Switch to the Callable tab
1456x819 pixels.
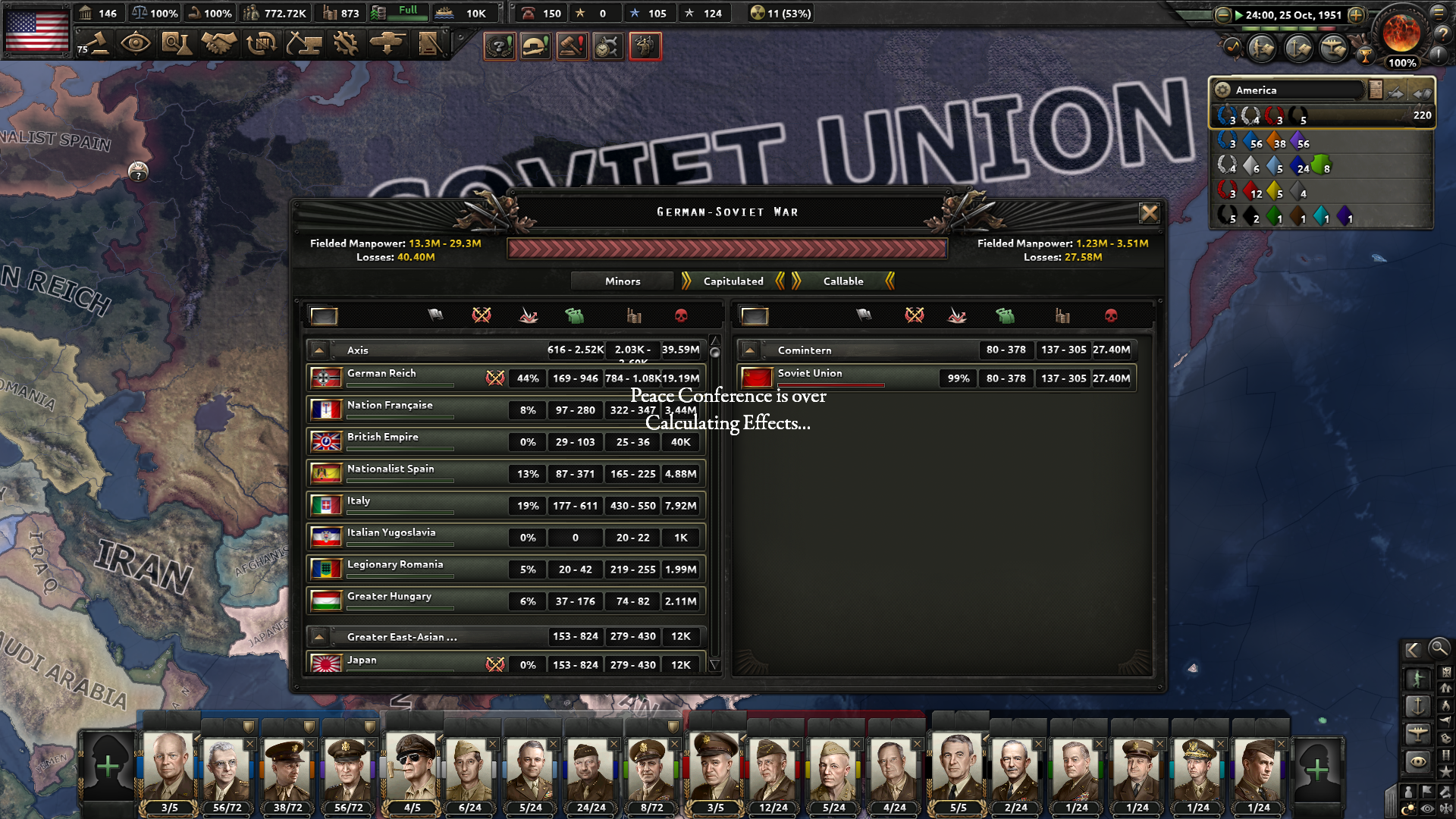(844, 281)
